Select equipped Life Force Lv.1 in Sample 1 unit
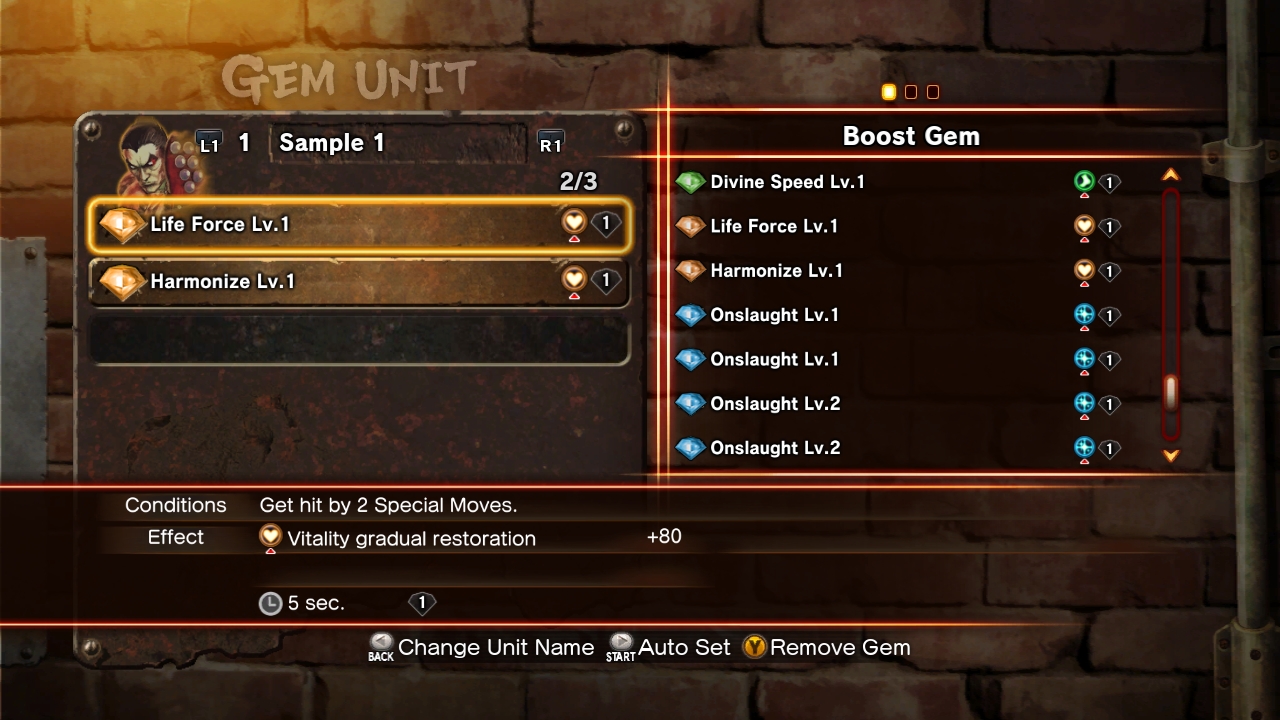 click(x=360, y=225)
